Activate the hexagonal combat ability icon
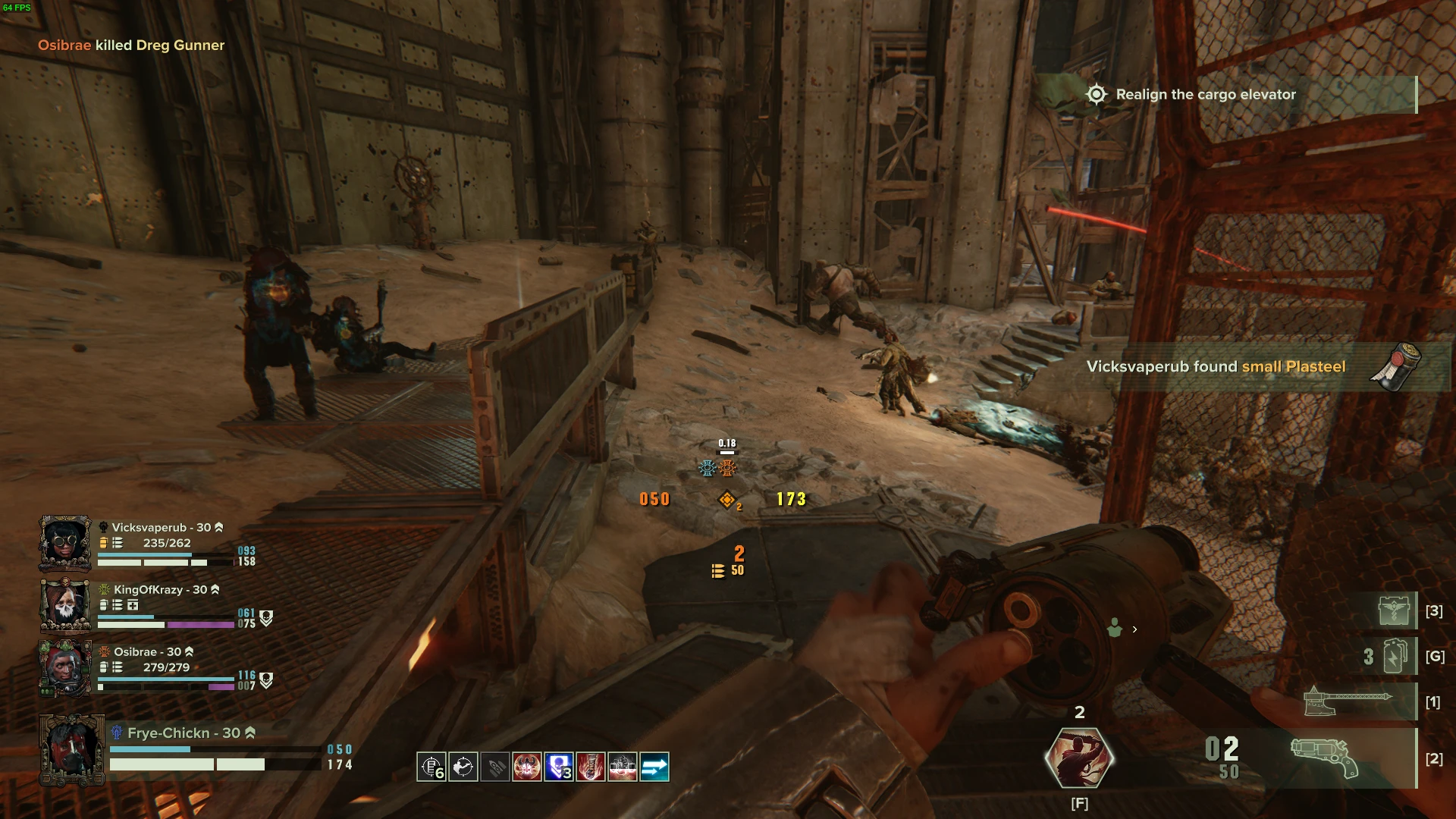 coord(1078,758)
